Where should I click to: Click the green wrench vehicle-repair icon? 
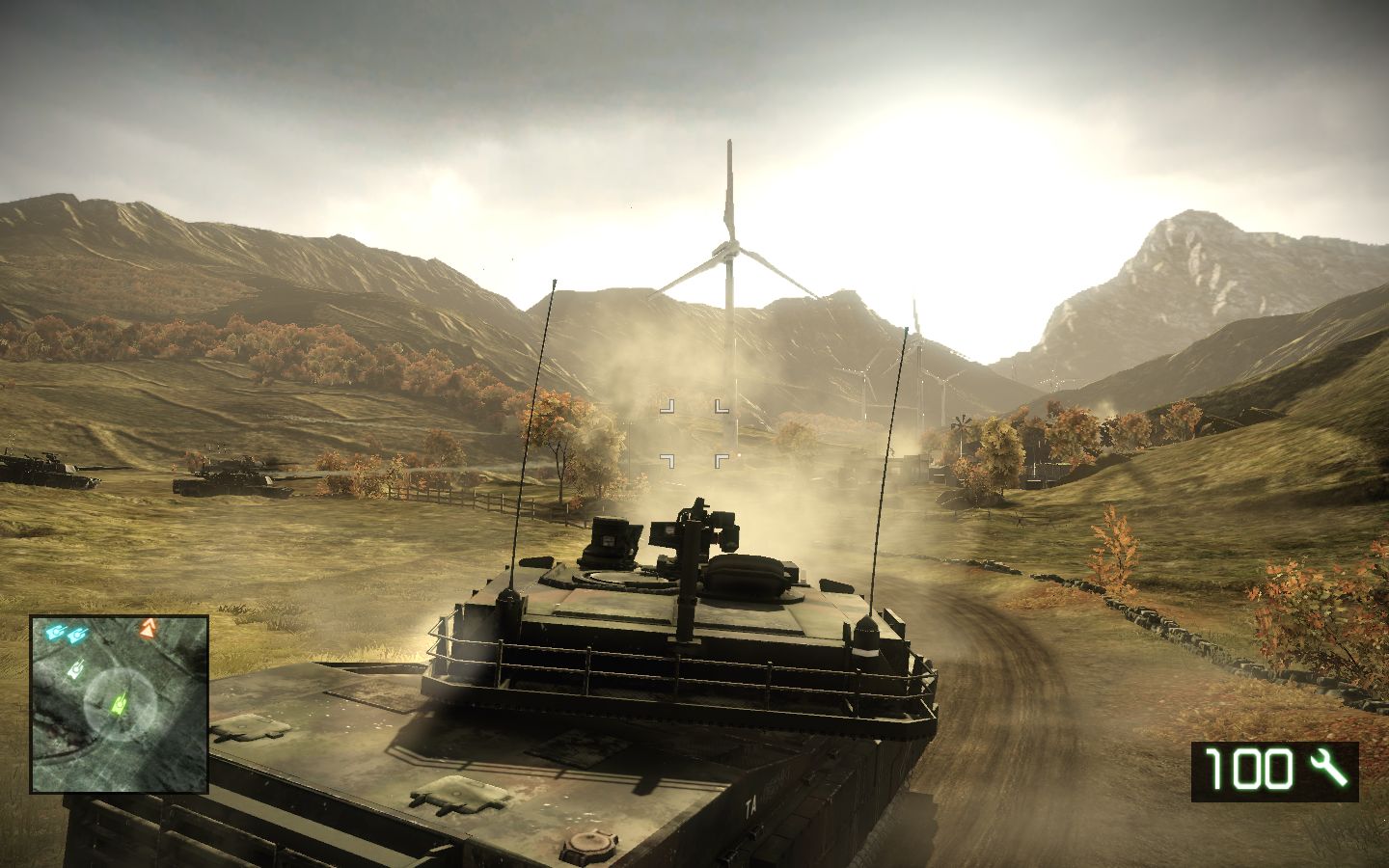pyautogui.click(x=1327, y=770)
